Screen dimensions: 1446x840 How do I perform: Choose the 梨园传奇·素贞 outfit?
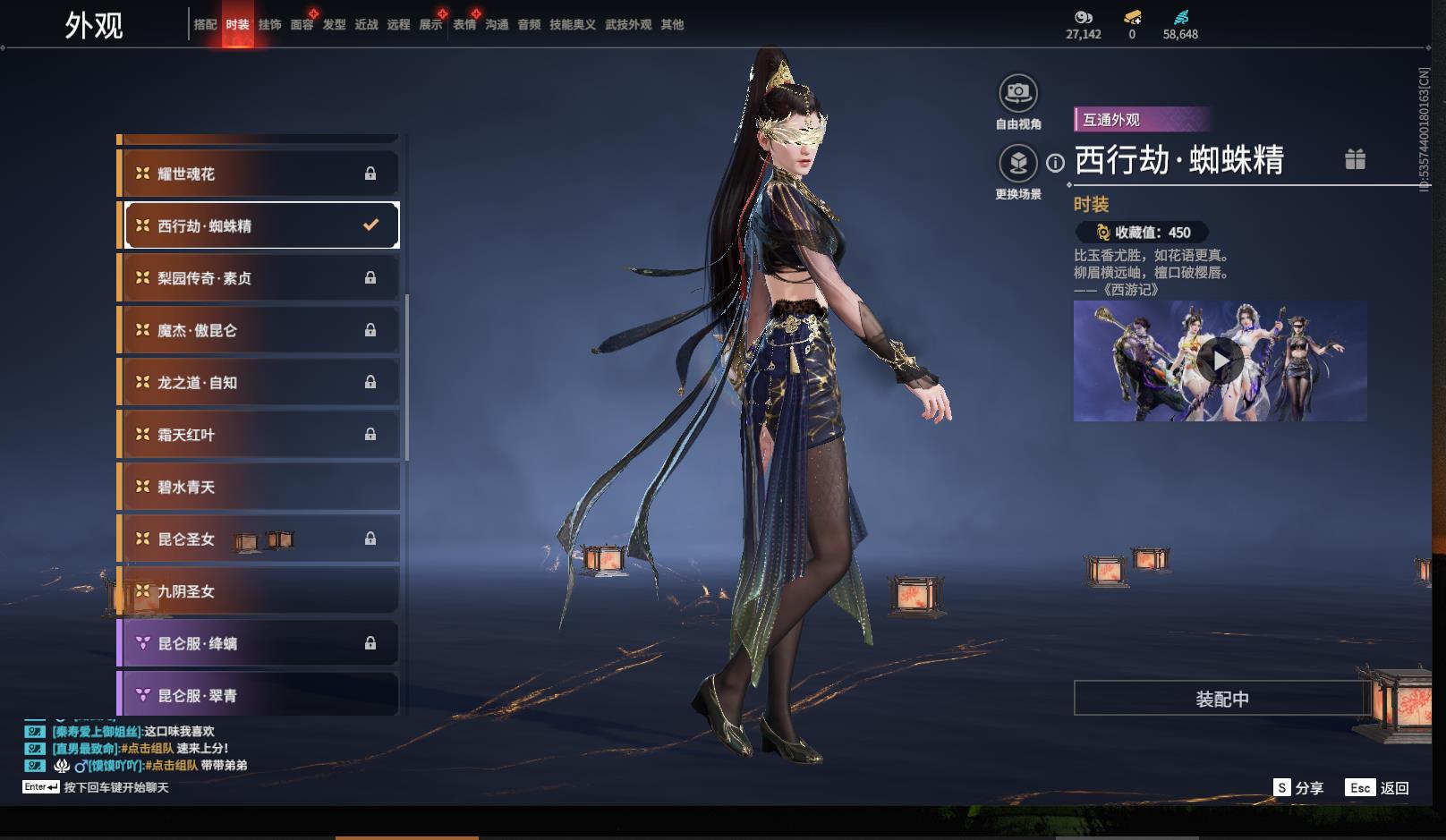coord(259,278)
